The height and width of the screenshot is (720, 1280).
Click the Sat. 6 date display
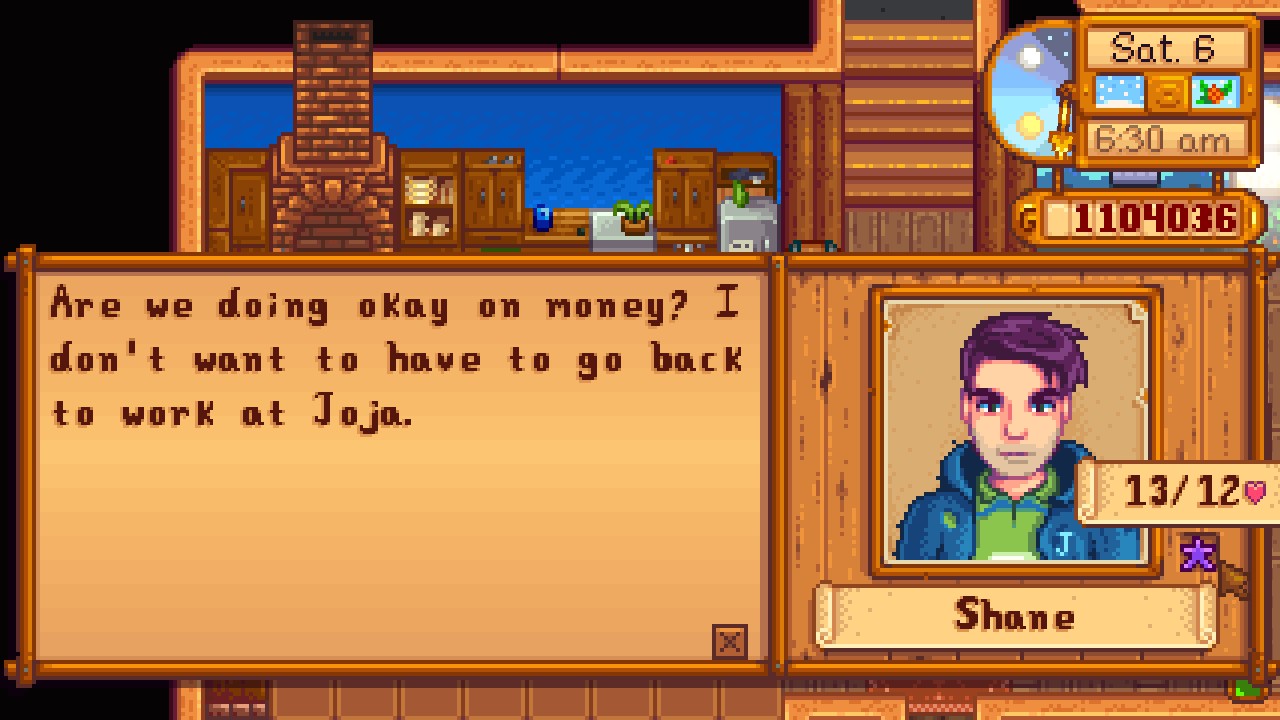[x=1166, y=48]
